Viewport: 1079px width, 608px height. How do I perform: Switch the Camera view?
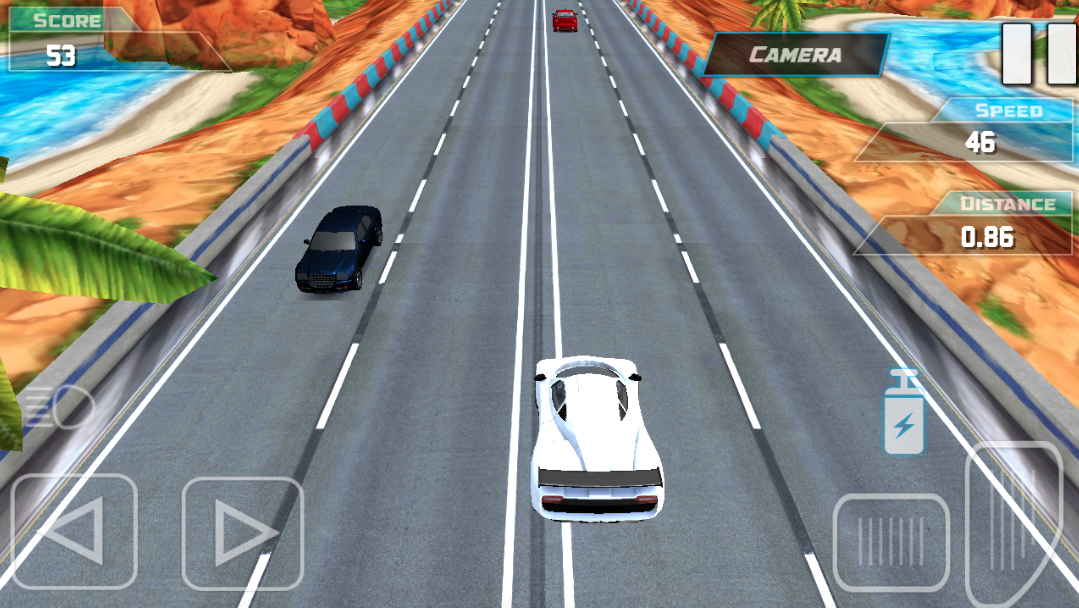pyautogui.click(x=796, y=55)
